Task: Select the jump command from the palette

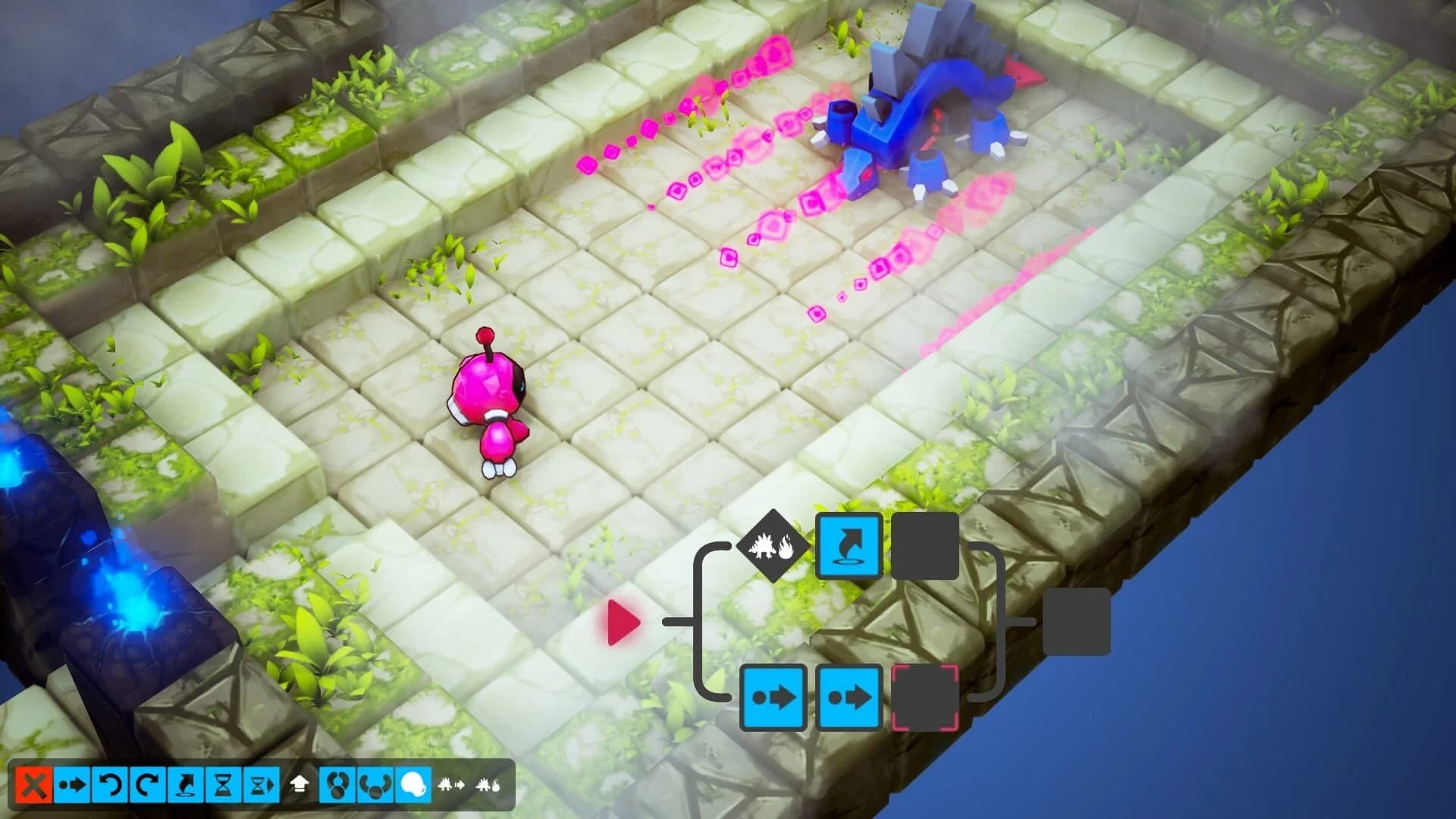Action: [184, 786]
